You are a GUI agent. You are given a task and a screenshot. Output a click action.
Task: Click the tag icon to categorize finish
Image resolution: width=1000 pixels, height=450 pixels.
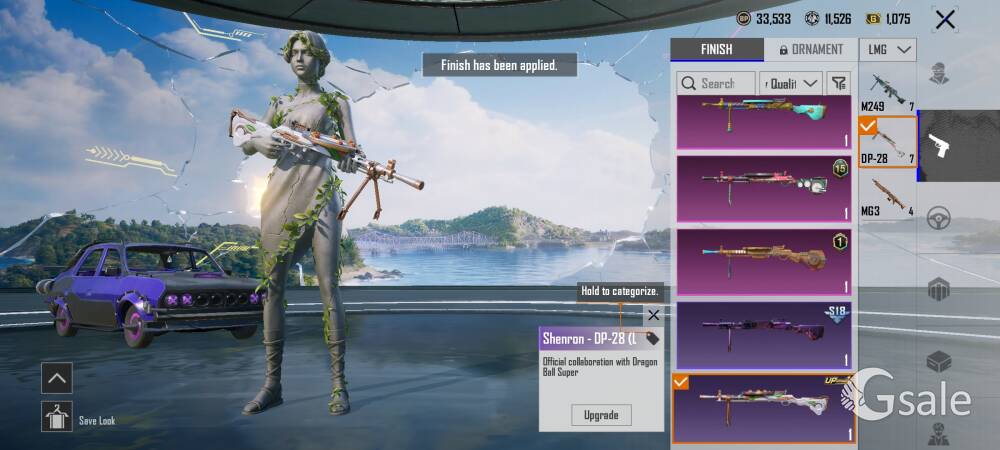pyautogui.click(x=652, y=339)
